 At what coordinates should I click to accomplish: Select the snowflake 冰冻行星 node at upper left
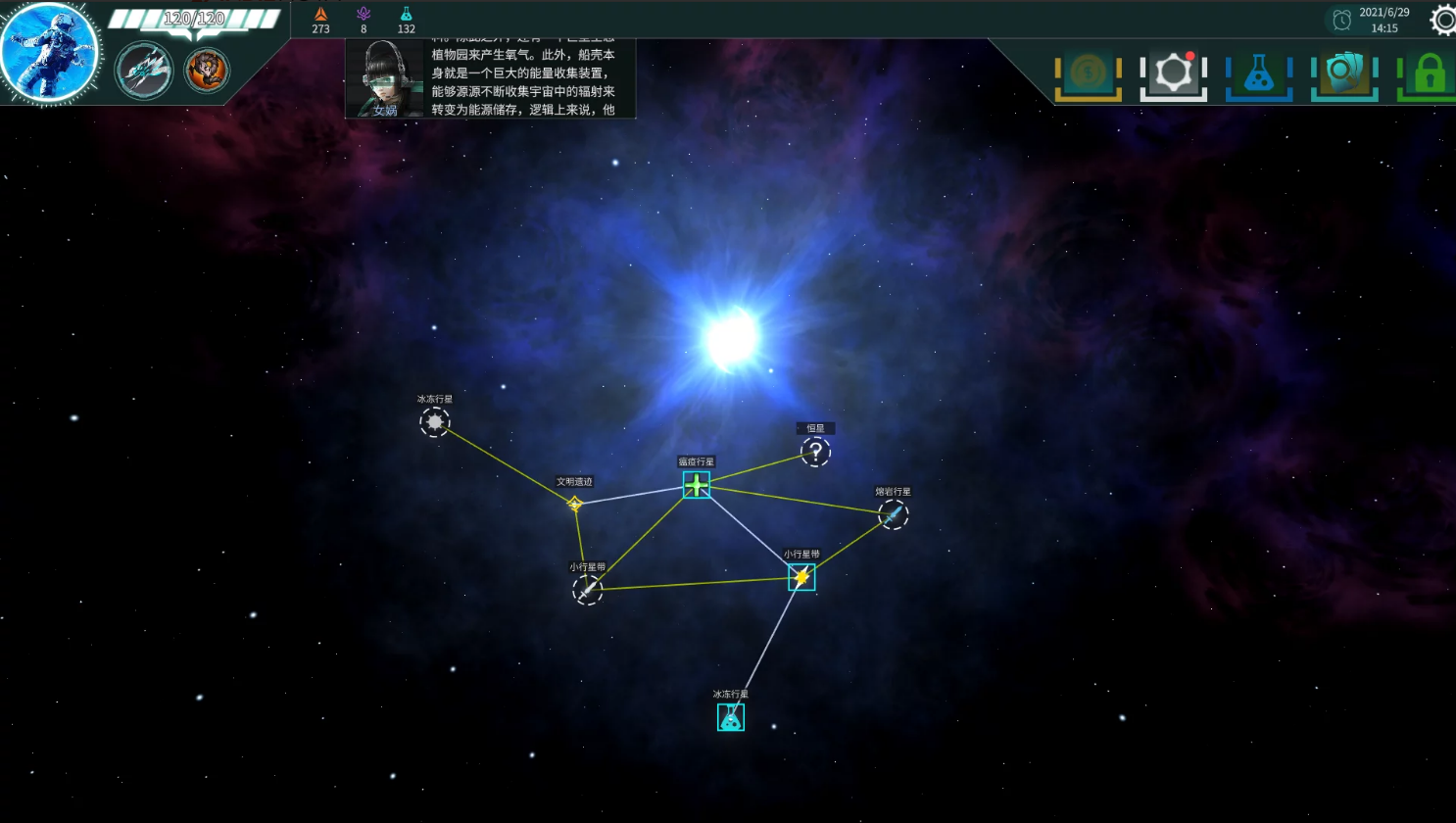point(434,420)
